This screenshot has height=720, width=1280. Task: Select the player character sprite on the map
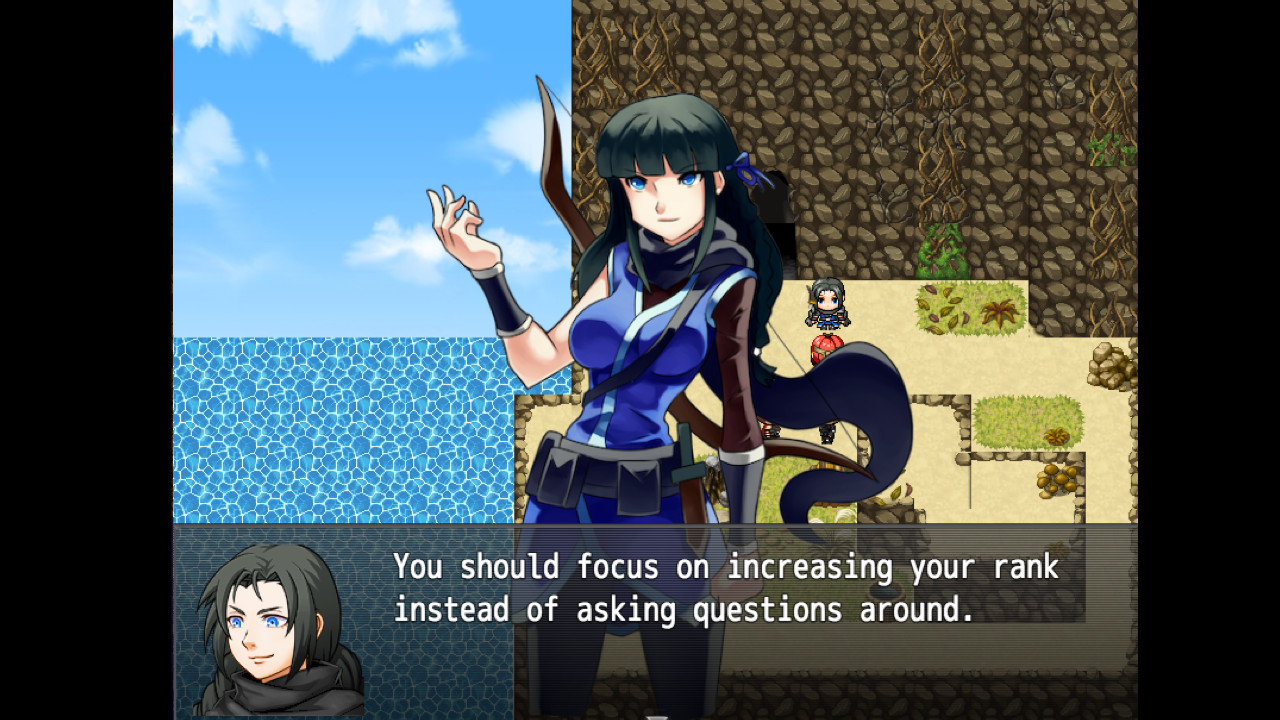click(x=827, y=305)
